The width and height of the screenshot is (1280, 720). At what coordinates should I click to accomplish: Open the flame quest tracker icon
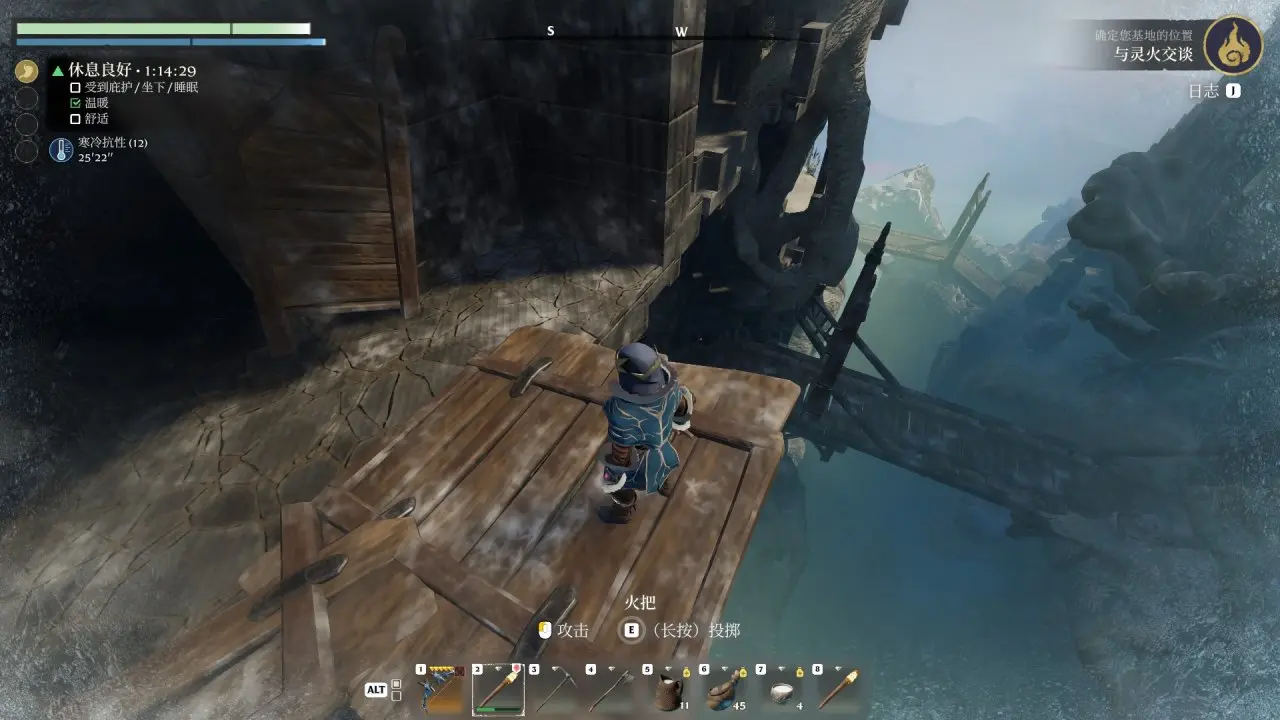tap(1232, 45)
